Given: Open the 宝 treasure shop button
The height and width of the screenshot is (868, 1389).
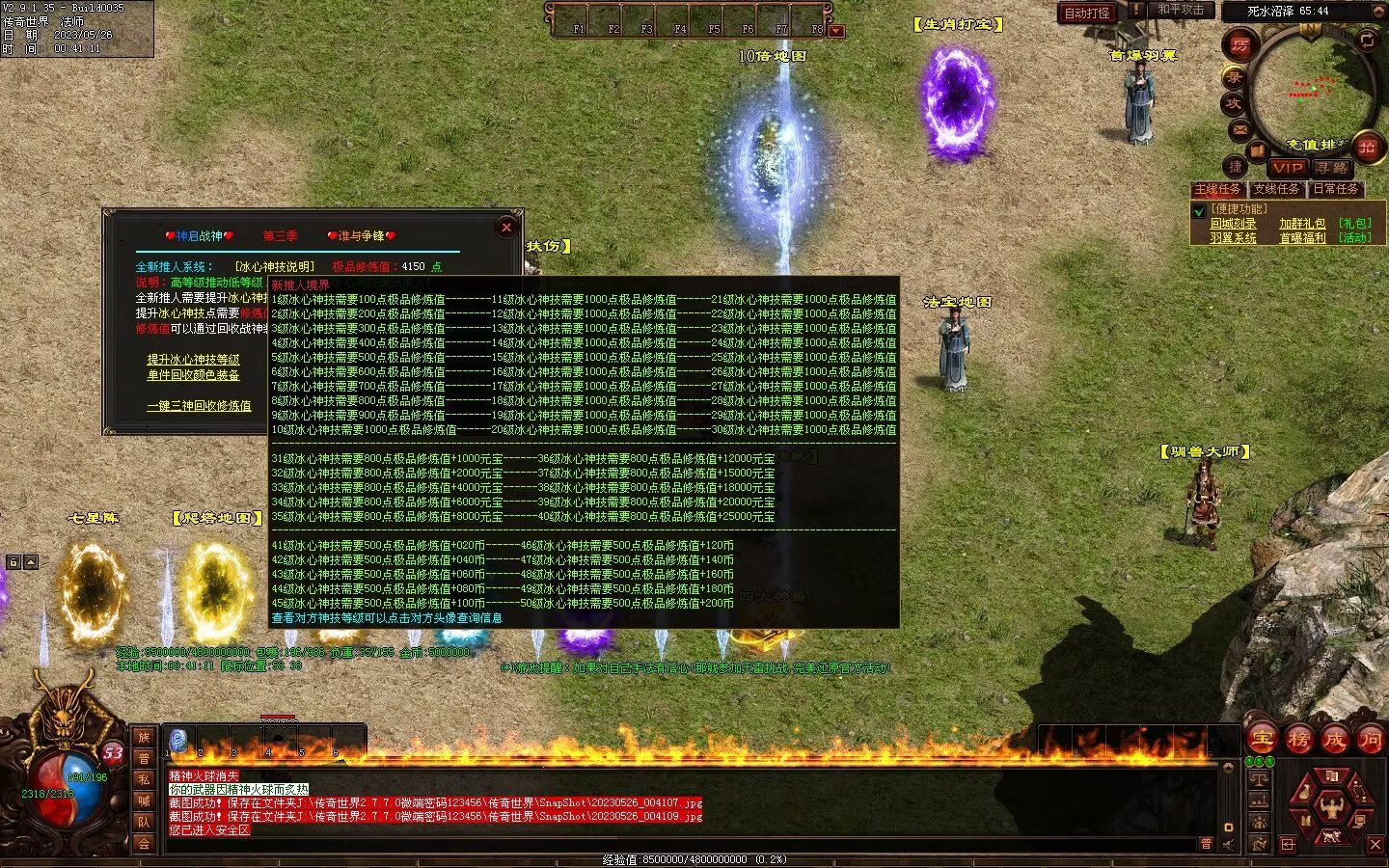Looking at the screenshot, I should [1263, 740].
